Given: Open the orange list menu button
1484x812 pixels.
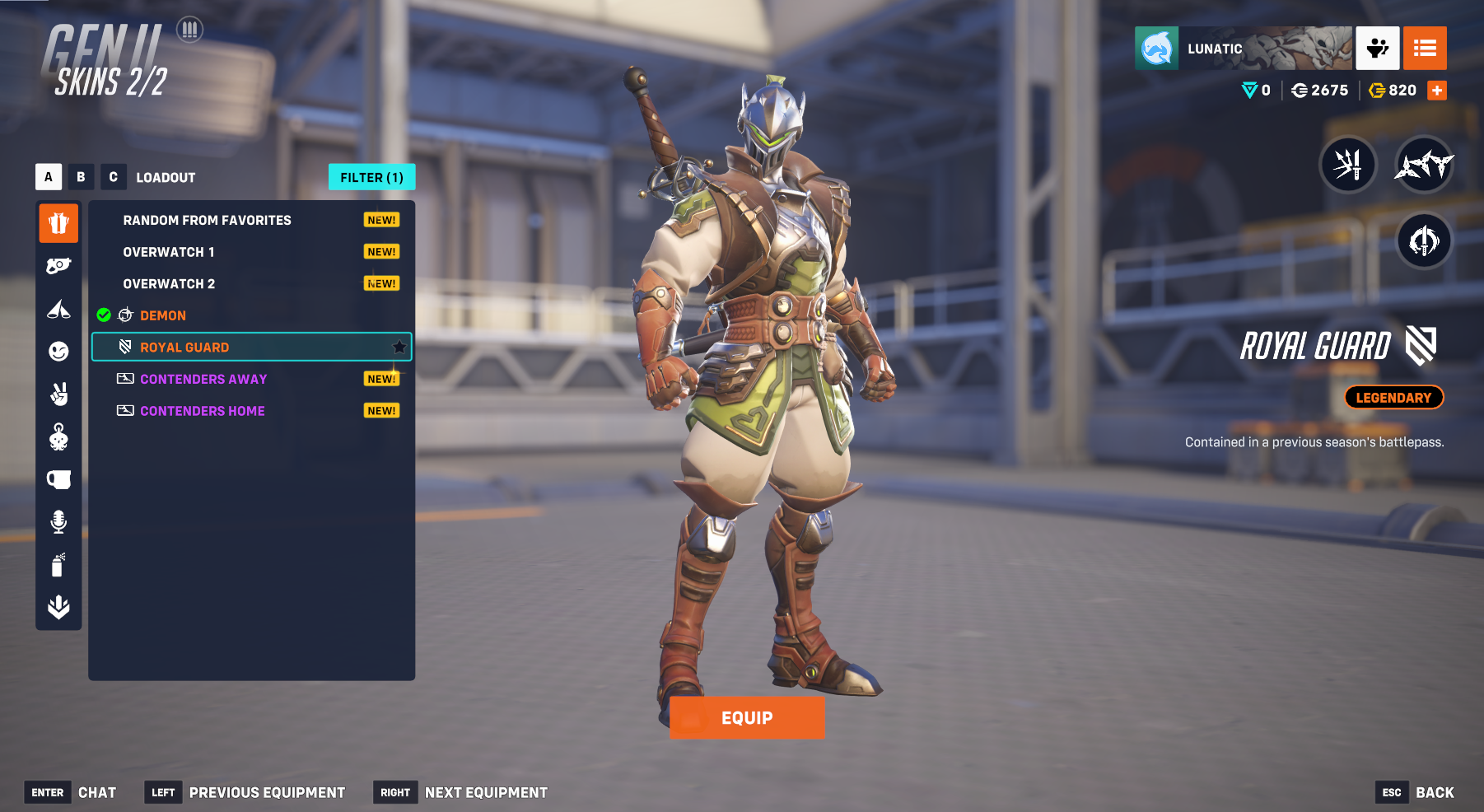Looking at the screenshot, I should click(x=1425, y=49).
